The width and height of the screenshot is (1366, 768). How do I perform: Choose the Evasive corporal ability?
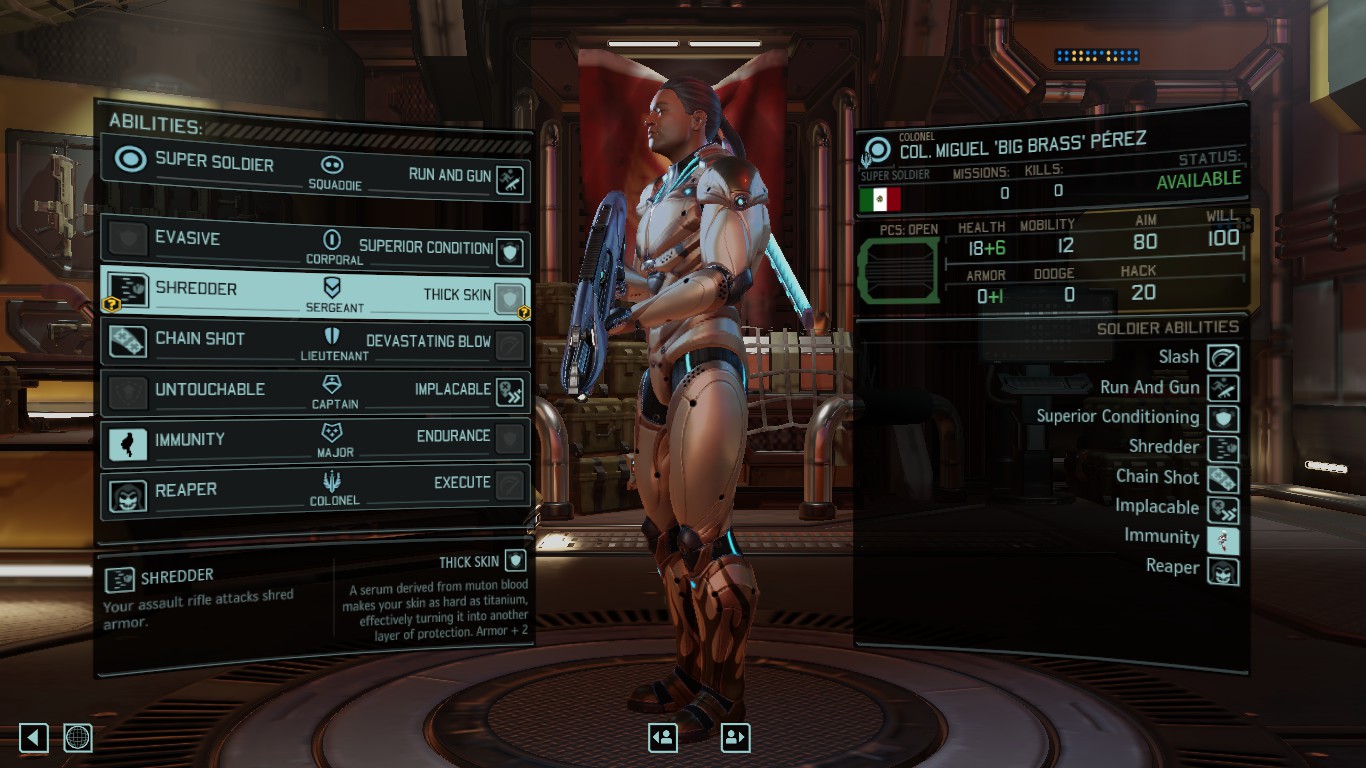128,239
